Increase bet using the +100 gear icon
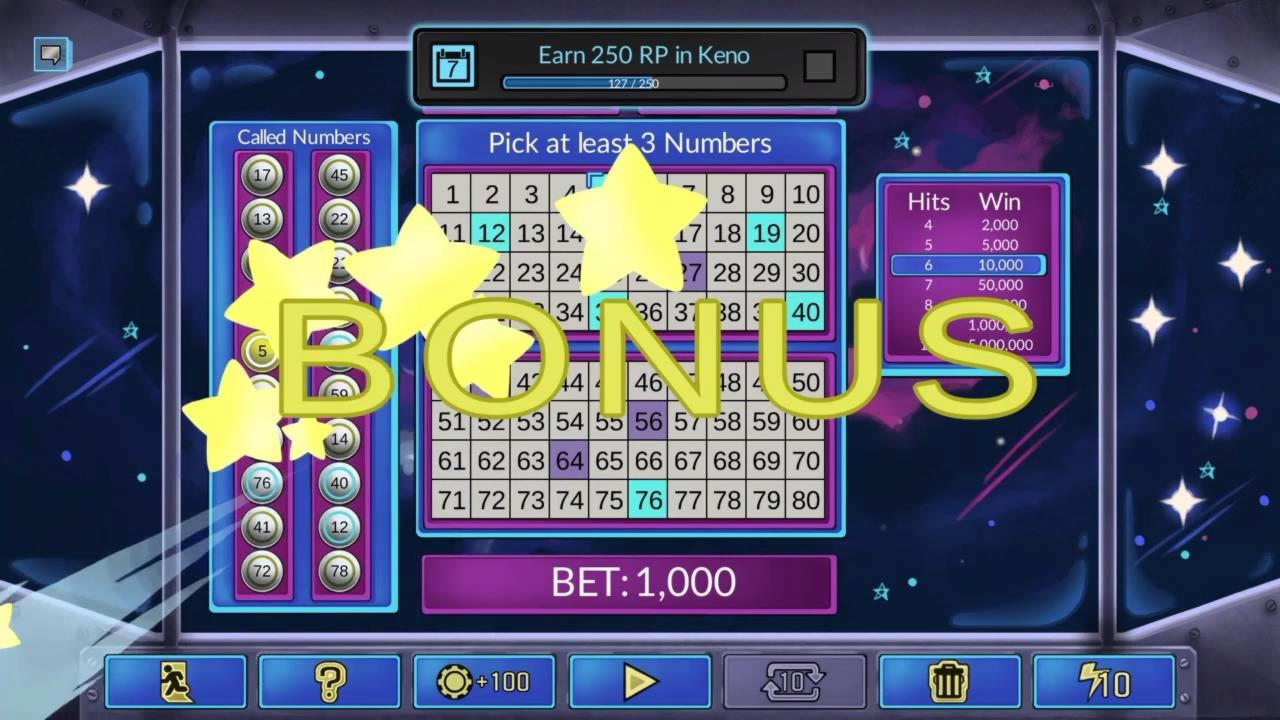 pos(484,682)
